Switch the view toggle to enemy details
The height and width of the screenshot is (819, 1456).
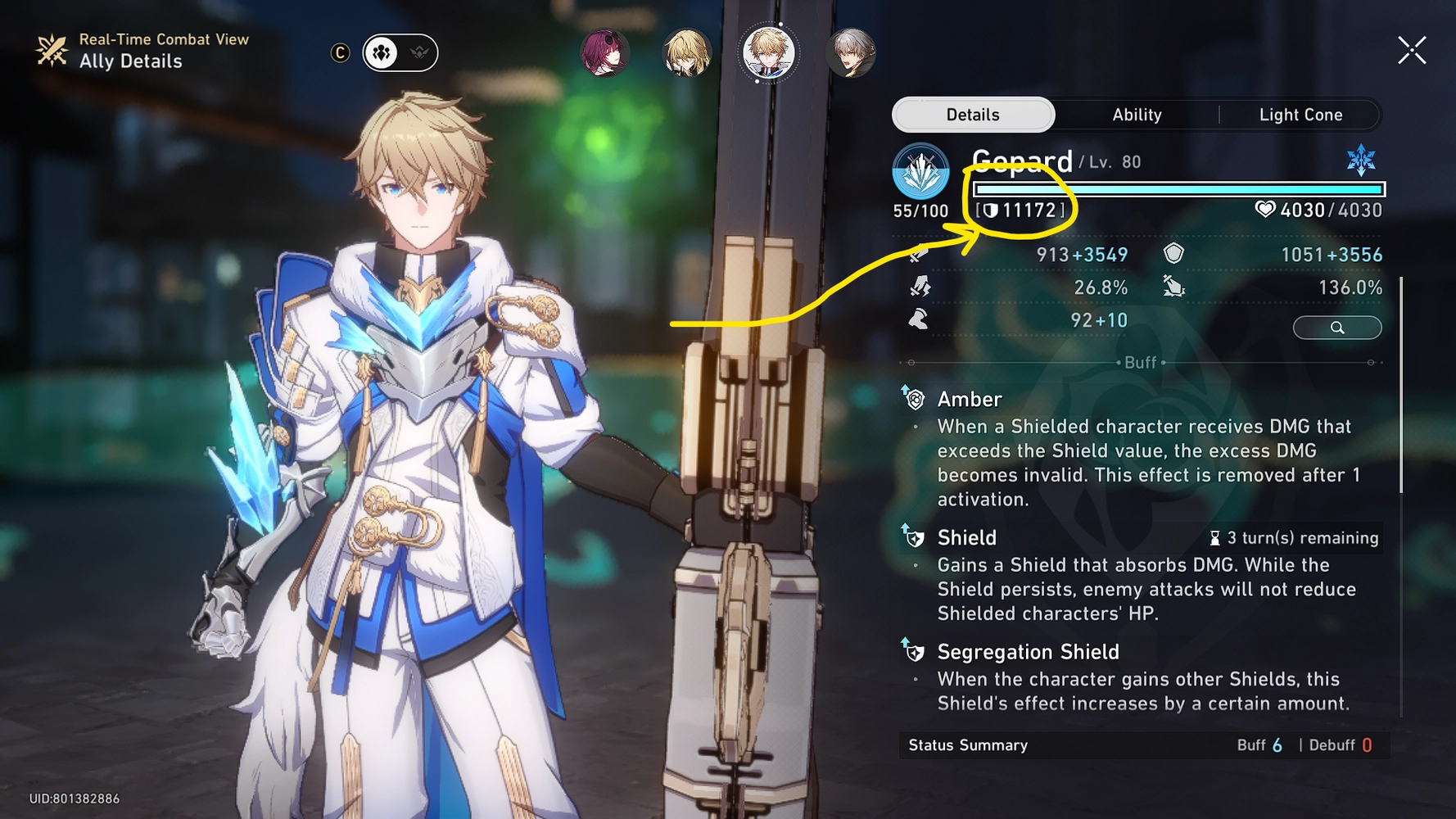[420, 52]
